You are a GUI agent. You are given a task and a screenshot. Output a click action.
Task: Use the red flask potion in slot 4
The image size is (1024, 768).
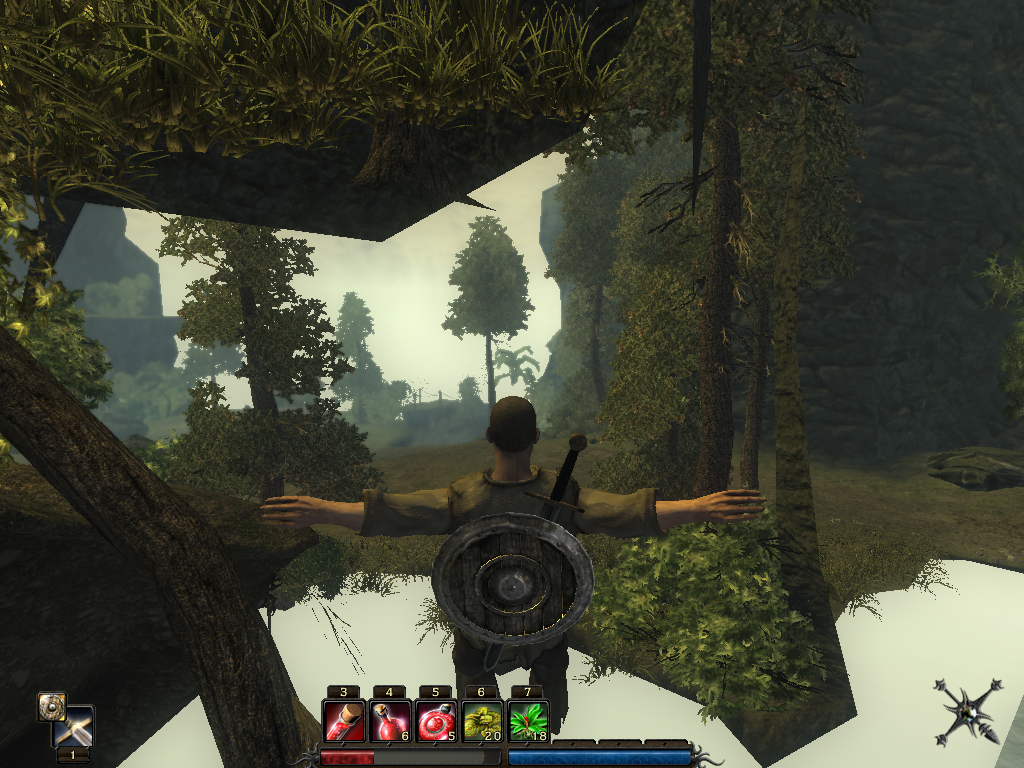tap(389, 721)
